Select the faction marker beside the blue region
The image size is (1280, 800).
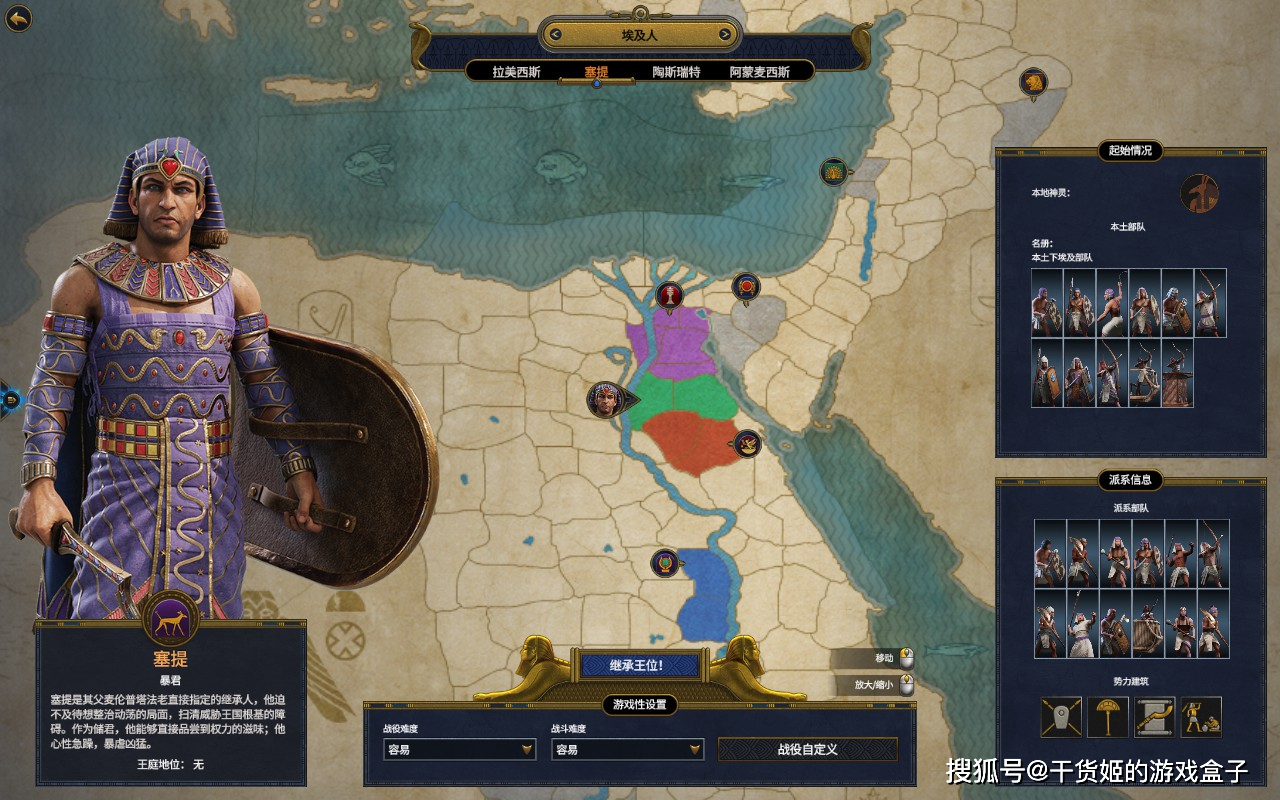coord(665,563)
